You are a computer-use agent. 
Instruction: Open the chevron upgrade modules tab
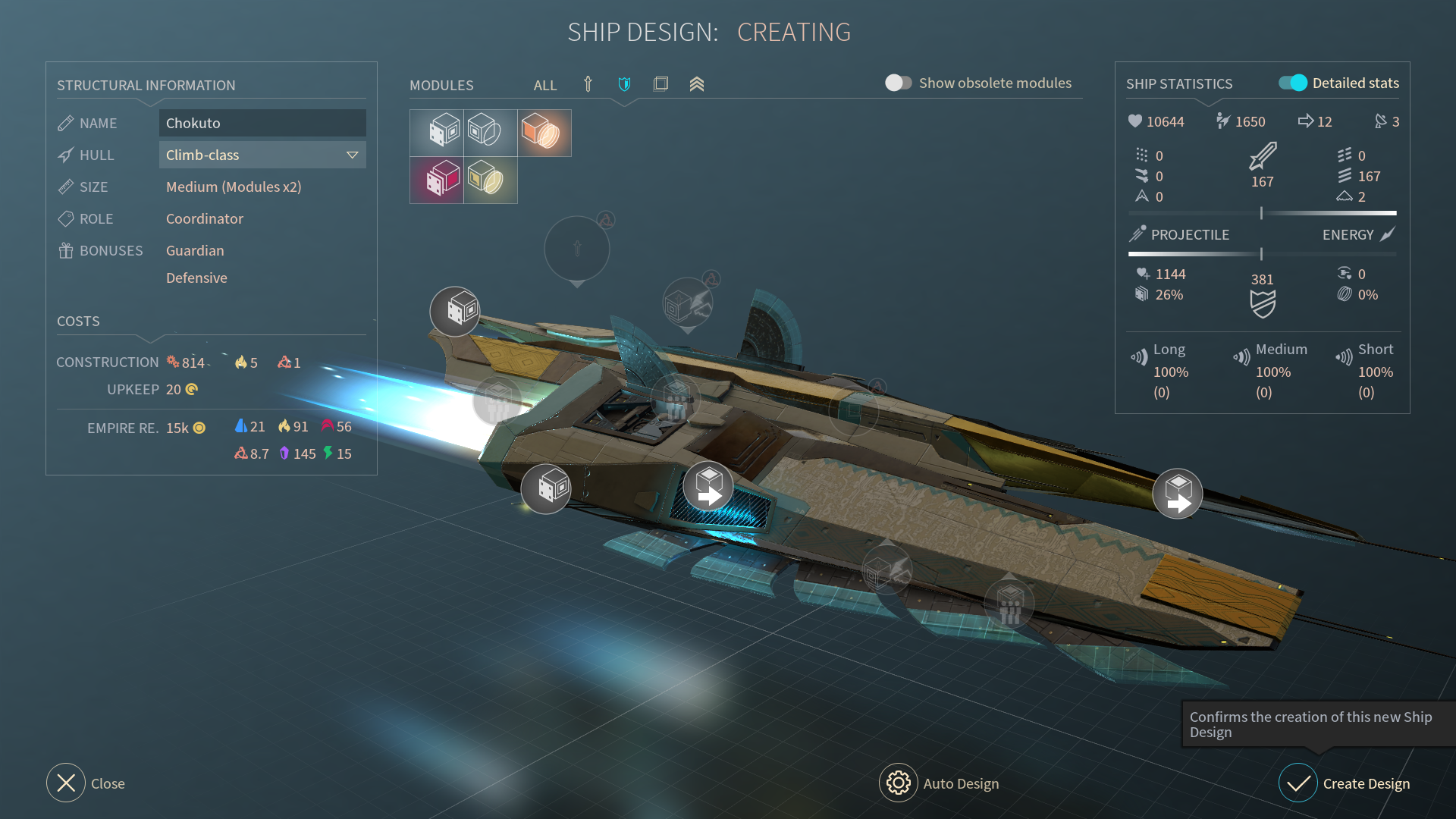[697, 84]
